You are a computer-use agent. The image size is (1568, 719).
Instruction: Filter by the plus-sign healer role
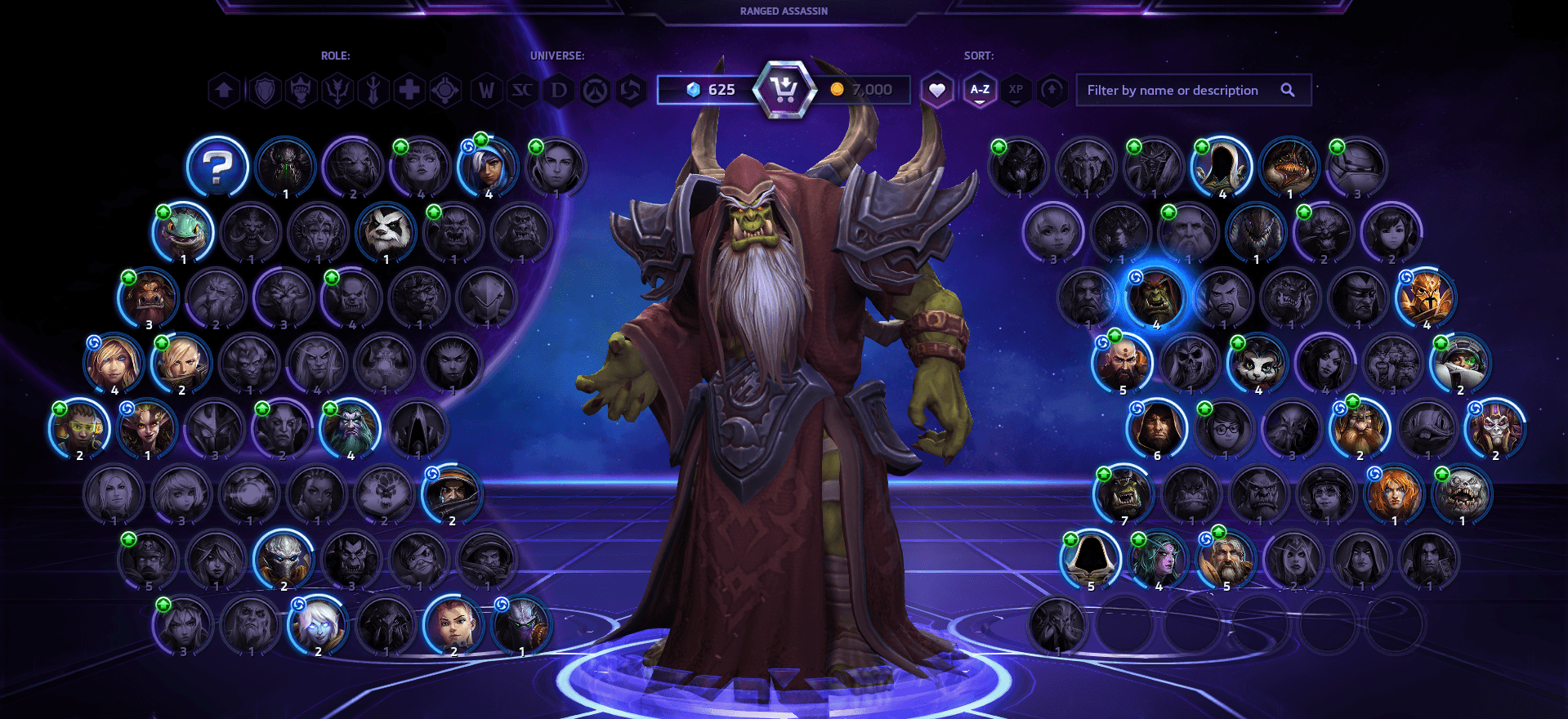tap(409, 90)
